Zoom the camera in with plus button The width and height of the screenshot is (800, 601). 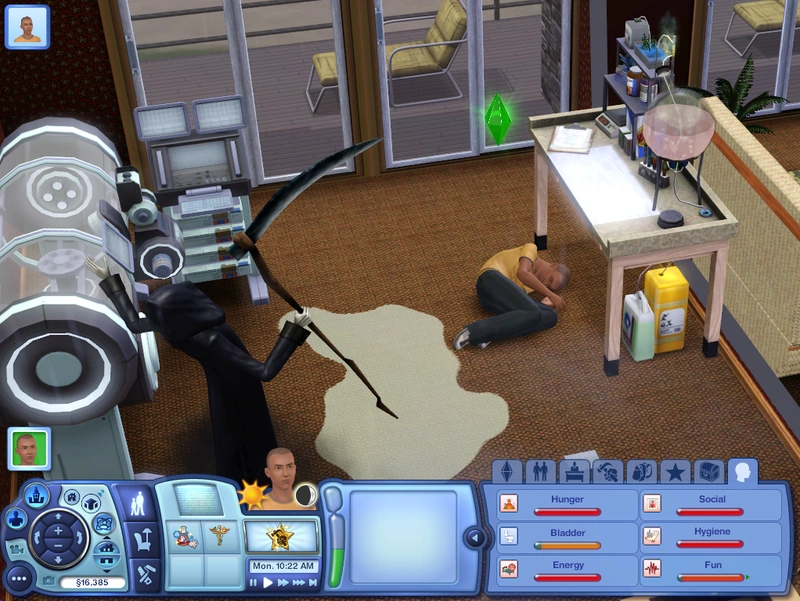(57, 529)
